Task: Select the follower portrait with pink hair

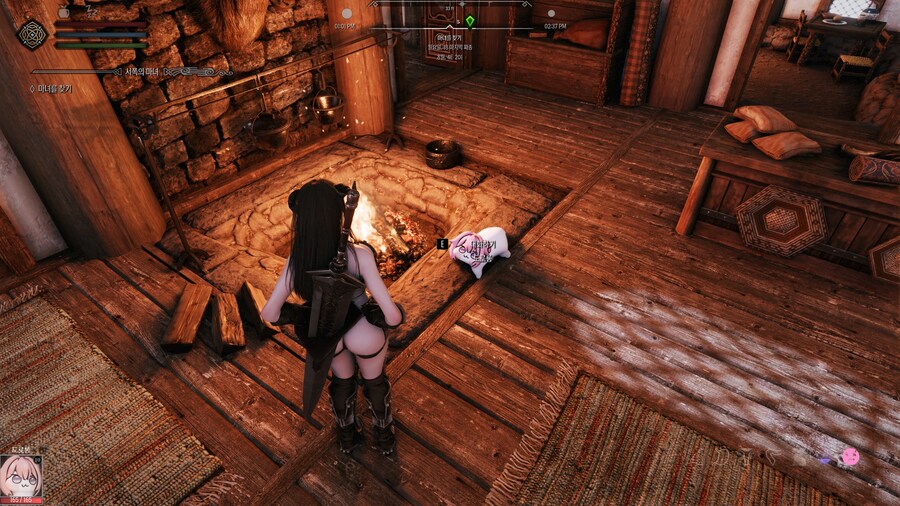Action: (x=20, y=477)
